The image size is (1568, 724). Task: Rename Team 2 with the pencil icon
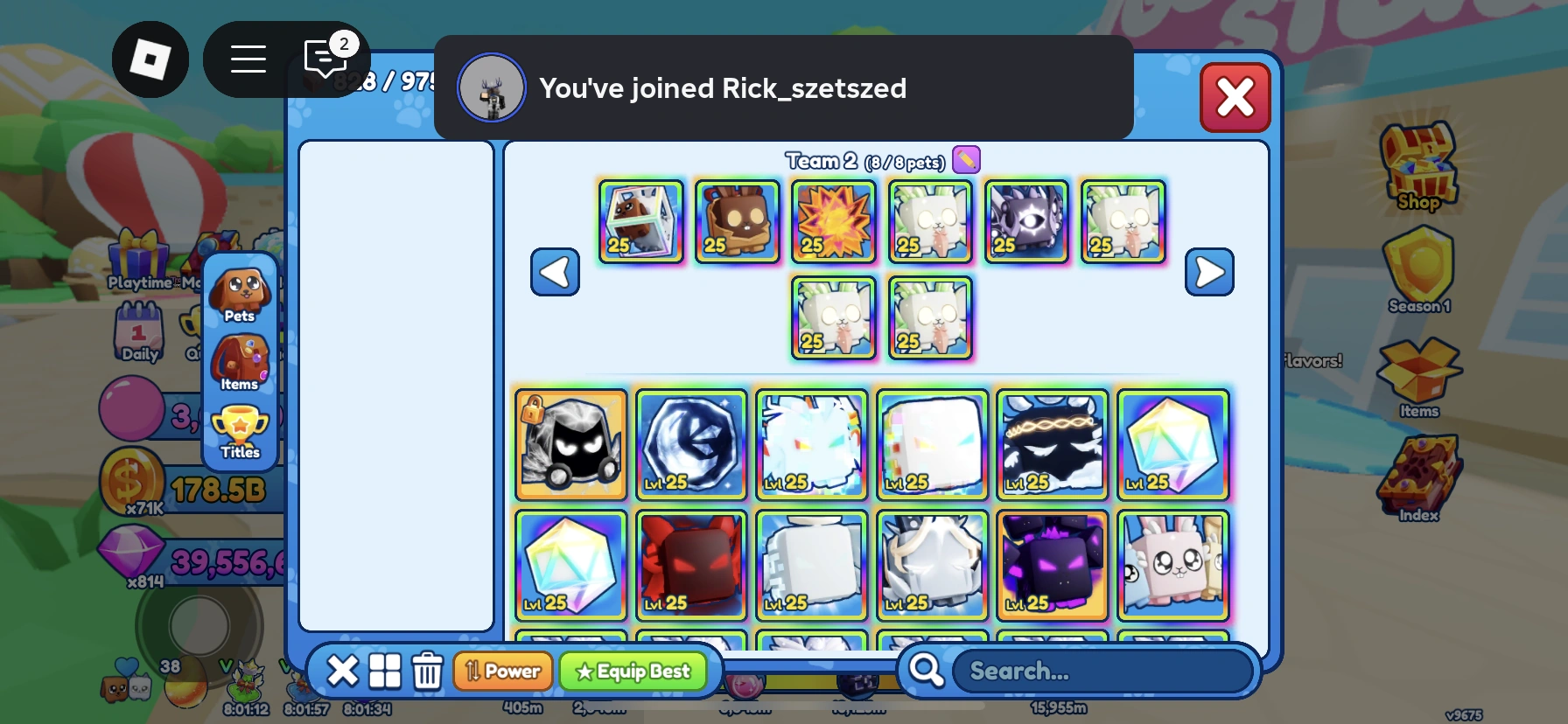[966, 159]
